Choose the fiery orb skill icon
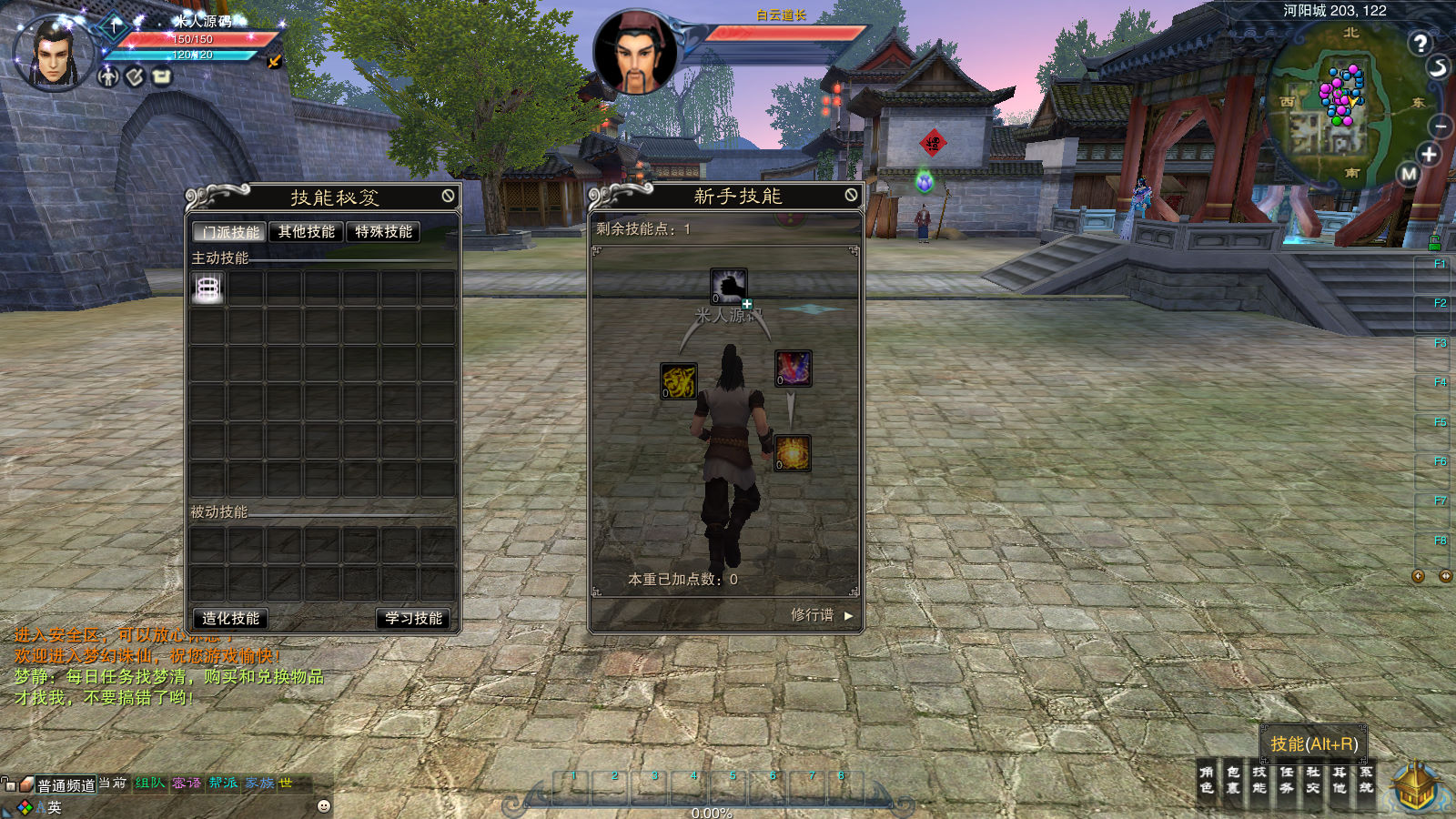This screenshot has width=1456, height=819. (x=793, y=453)
